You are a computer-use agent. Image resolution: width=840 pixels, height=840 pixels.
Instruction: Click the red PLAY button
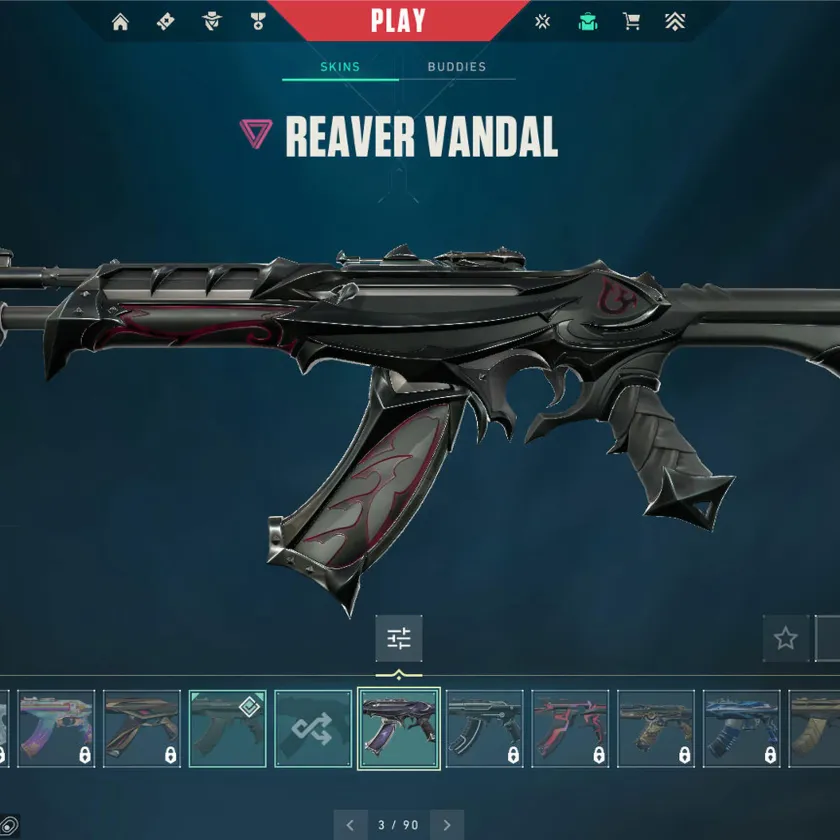pyautogui.click(x=398, y=20)
